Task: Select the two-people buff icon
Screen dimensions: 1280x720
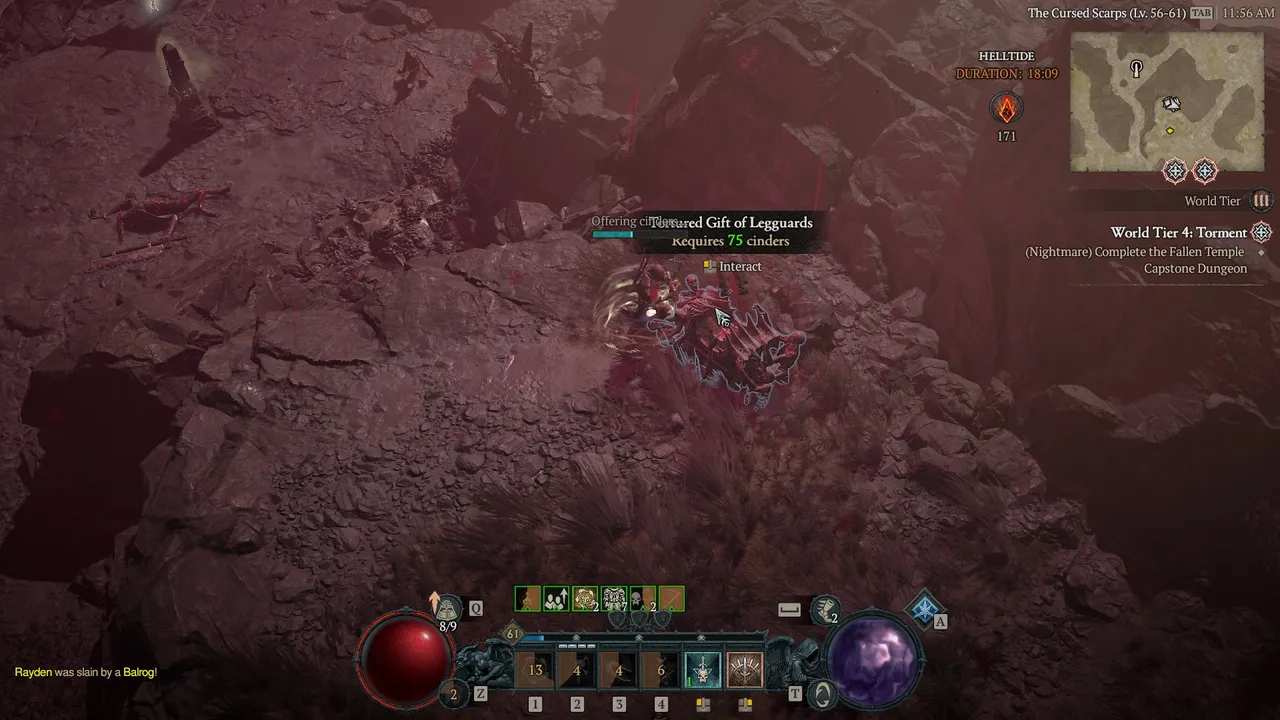Action: pyautogui.click(x=556, y=599)
